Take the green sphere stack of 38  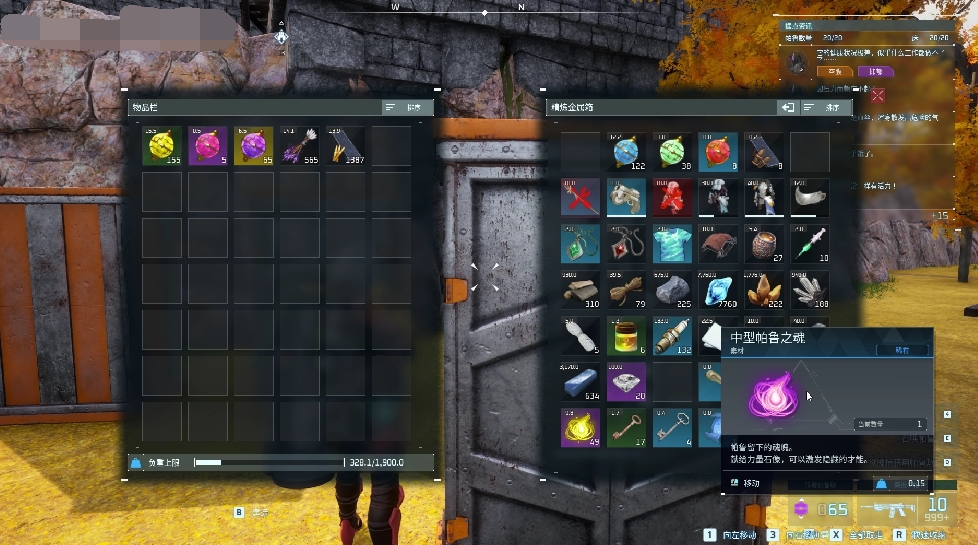pyautogui.click(x=672, y=152)
